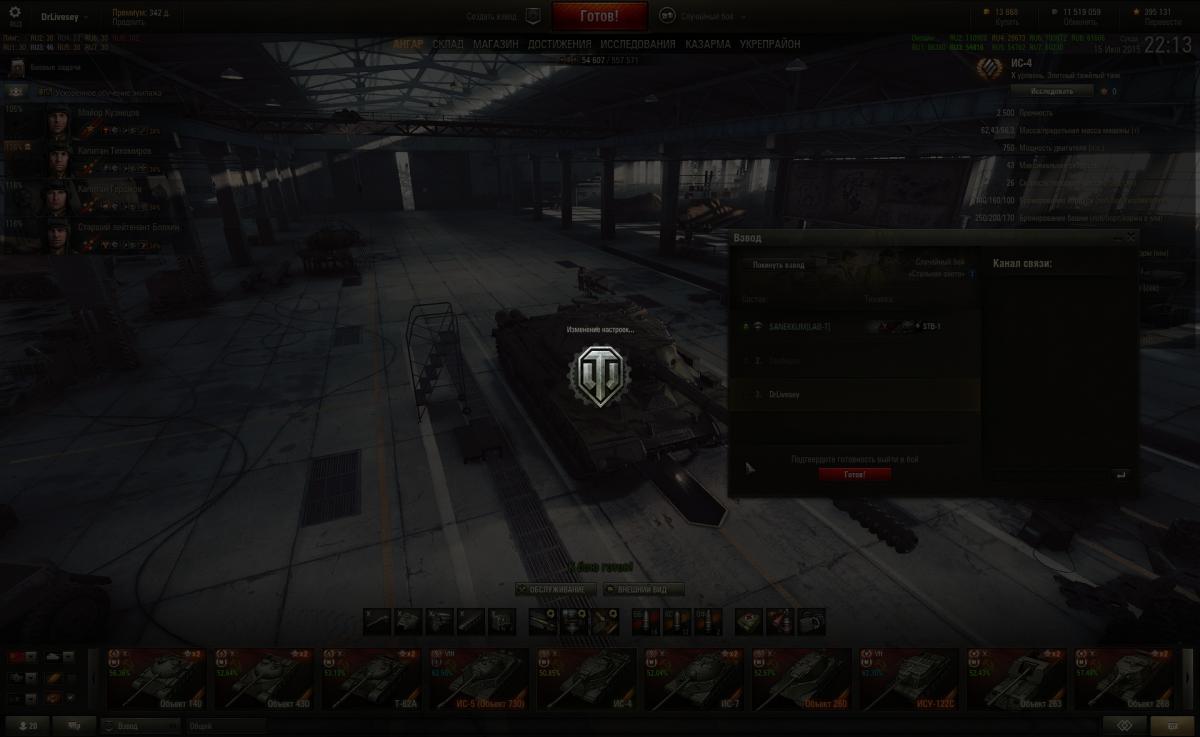Click the big red Готов! button
The image size is (1200, 737).
(x=599, y=17)
